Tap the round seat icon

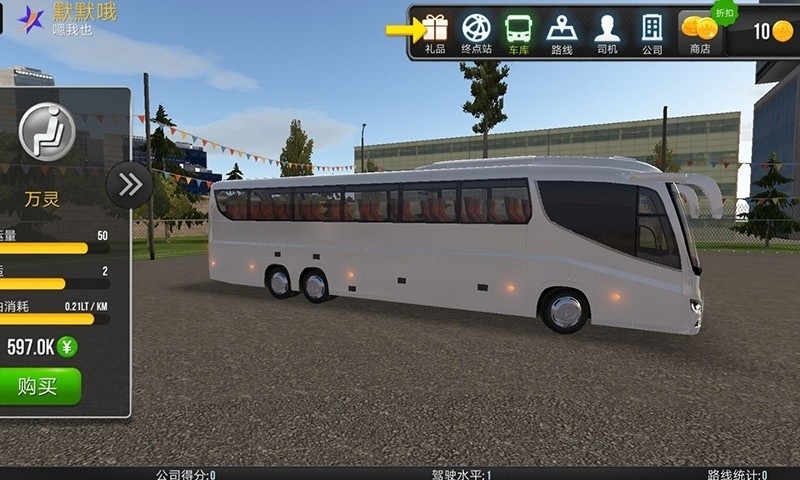coord(47,131)
